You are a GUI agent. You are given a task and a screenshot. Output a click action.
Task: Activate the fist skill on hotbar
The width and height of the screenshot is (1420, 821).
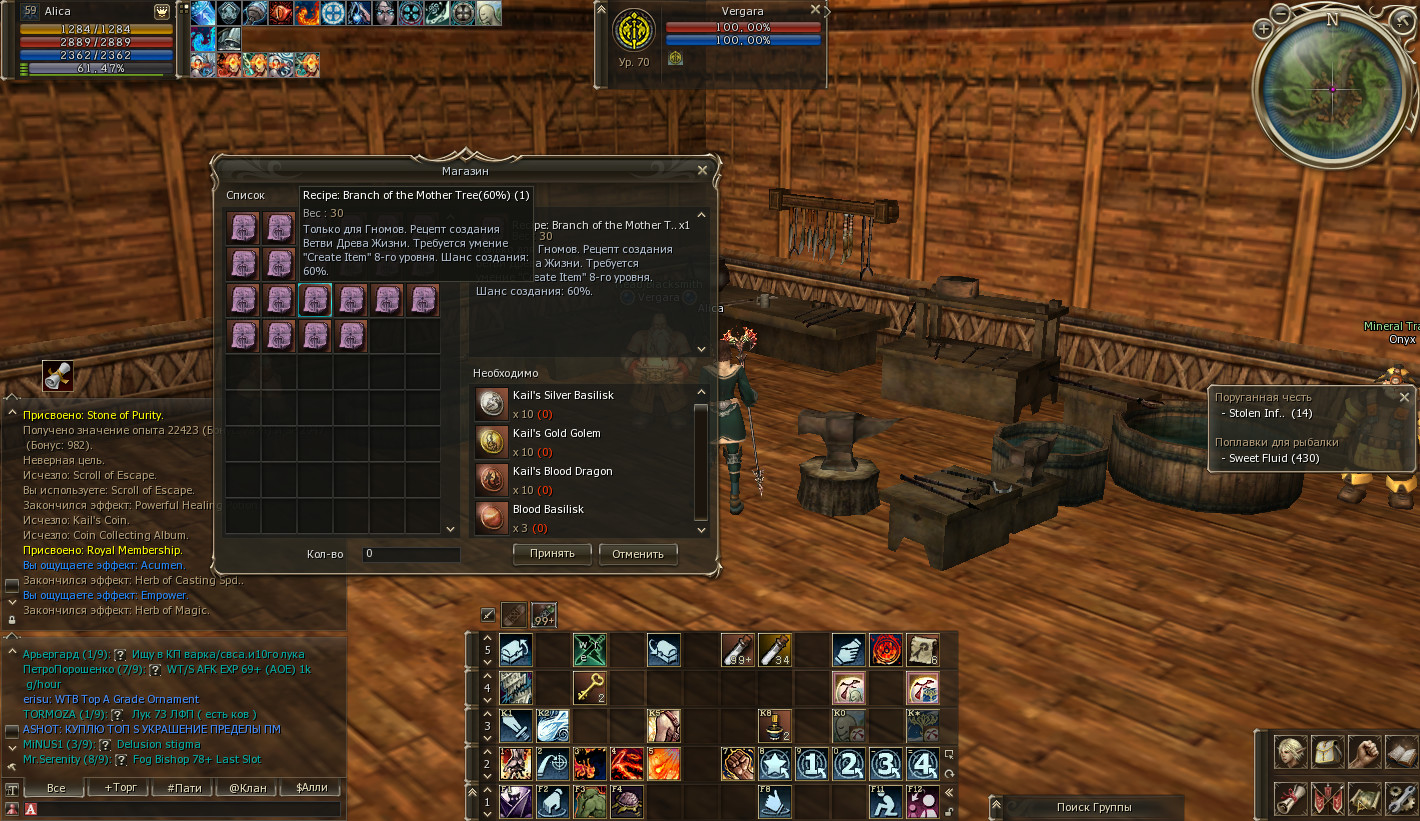tap(737, 764)
